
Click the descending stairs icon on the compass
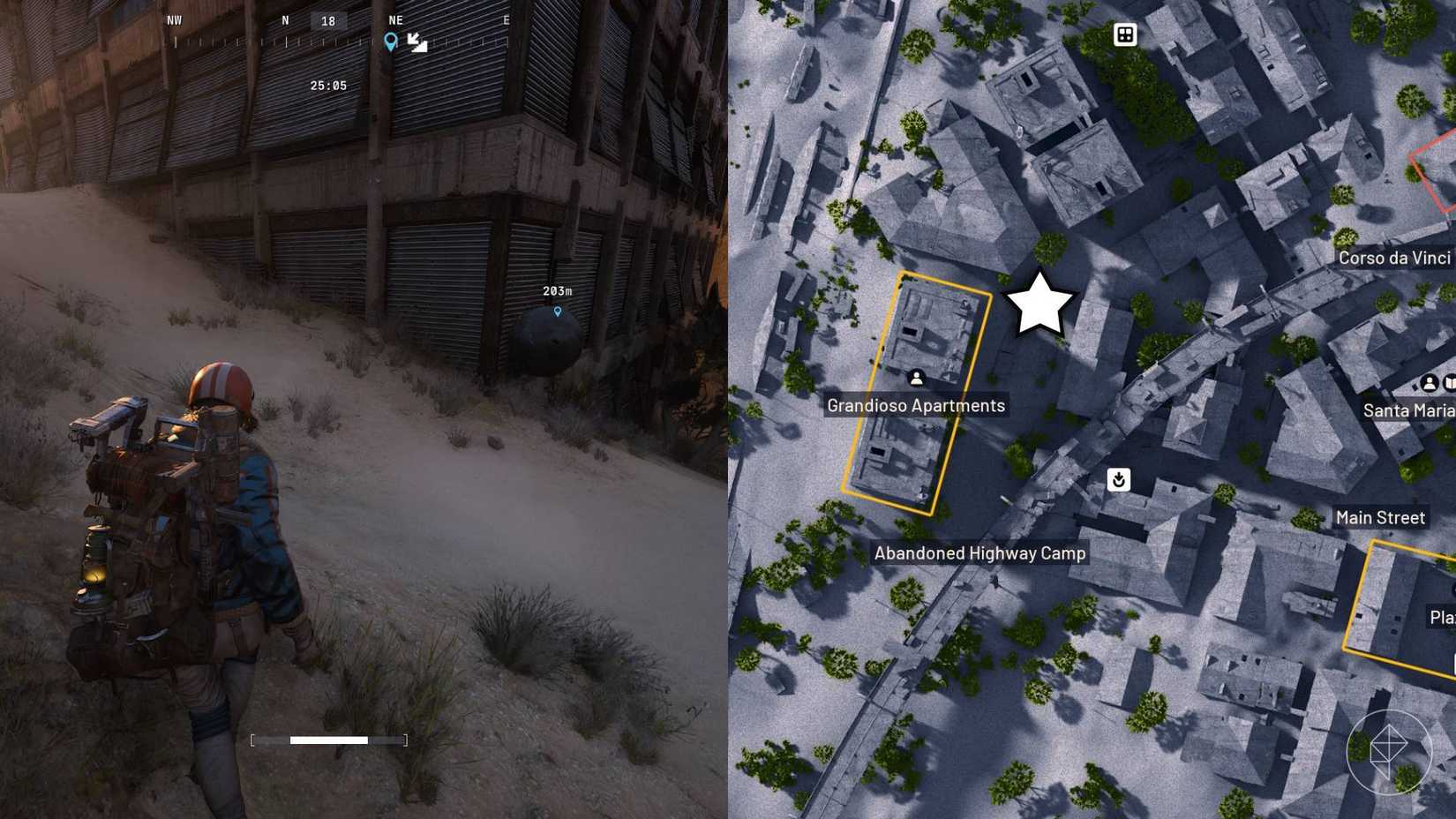tap(416, 41)
